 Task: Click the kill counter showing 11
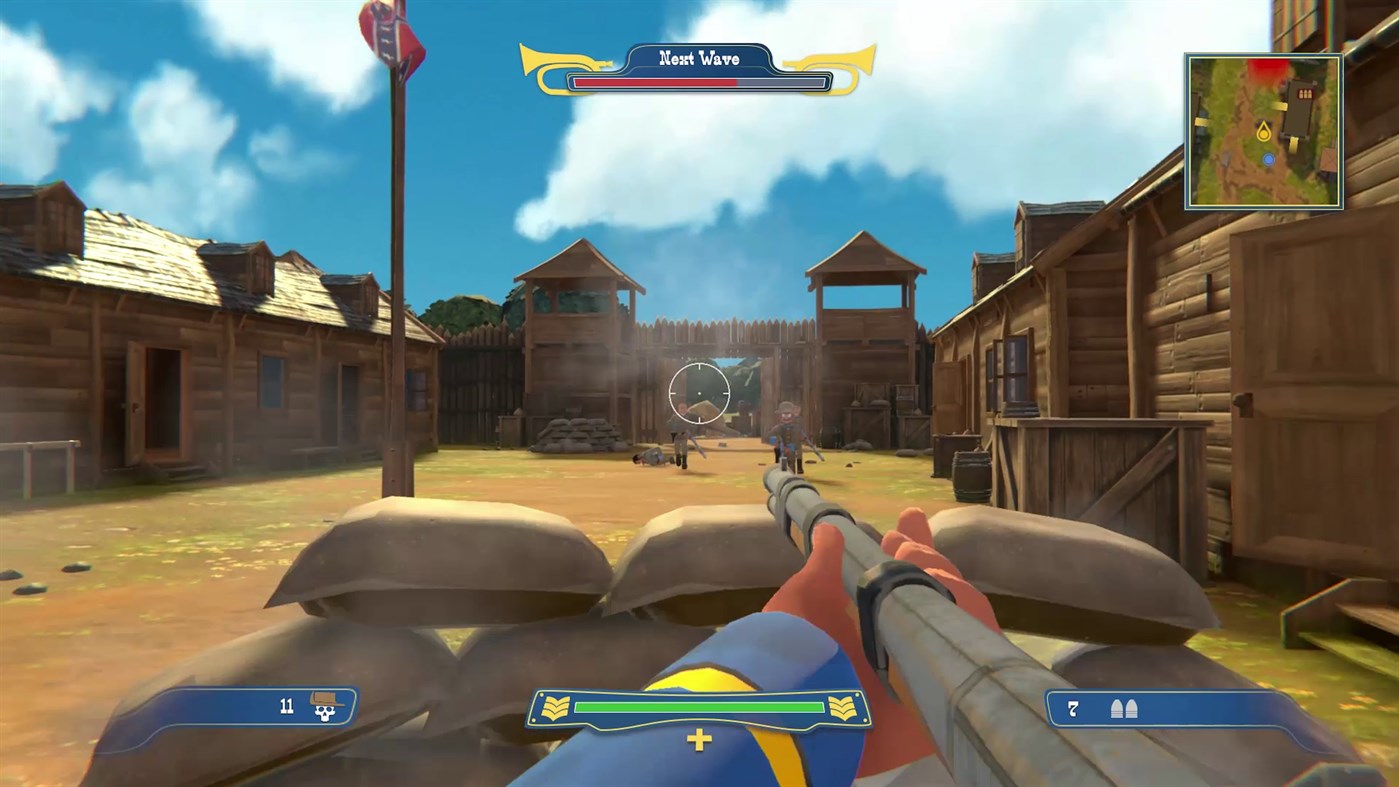click(x=287, y=706)
